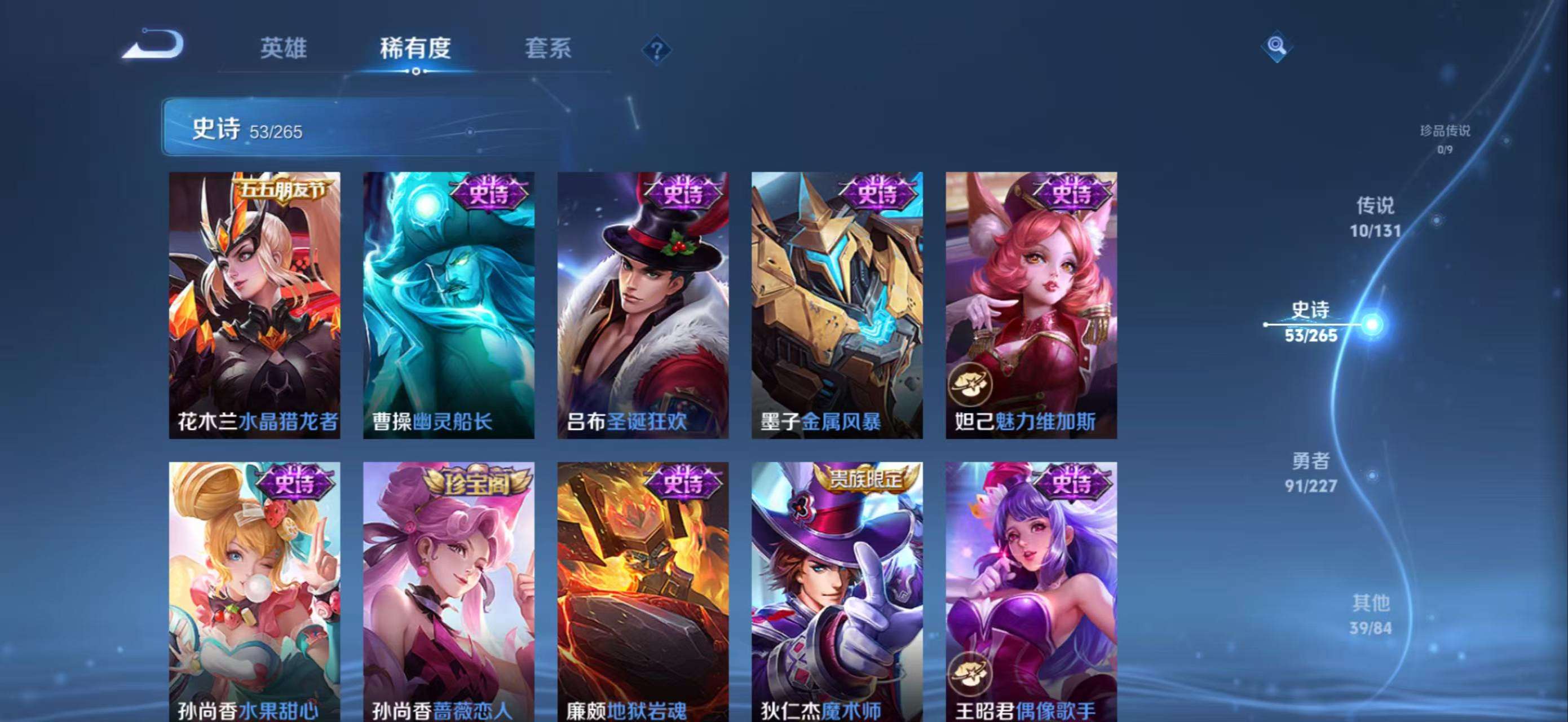Select 史诗 in the rarity sidebar
1568x722 pixels.
1311,322
